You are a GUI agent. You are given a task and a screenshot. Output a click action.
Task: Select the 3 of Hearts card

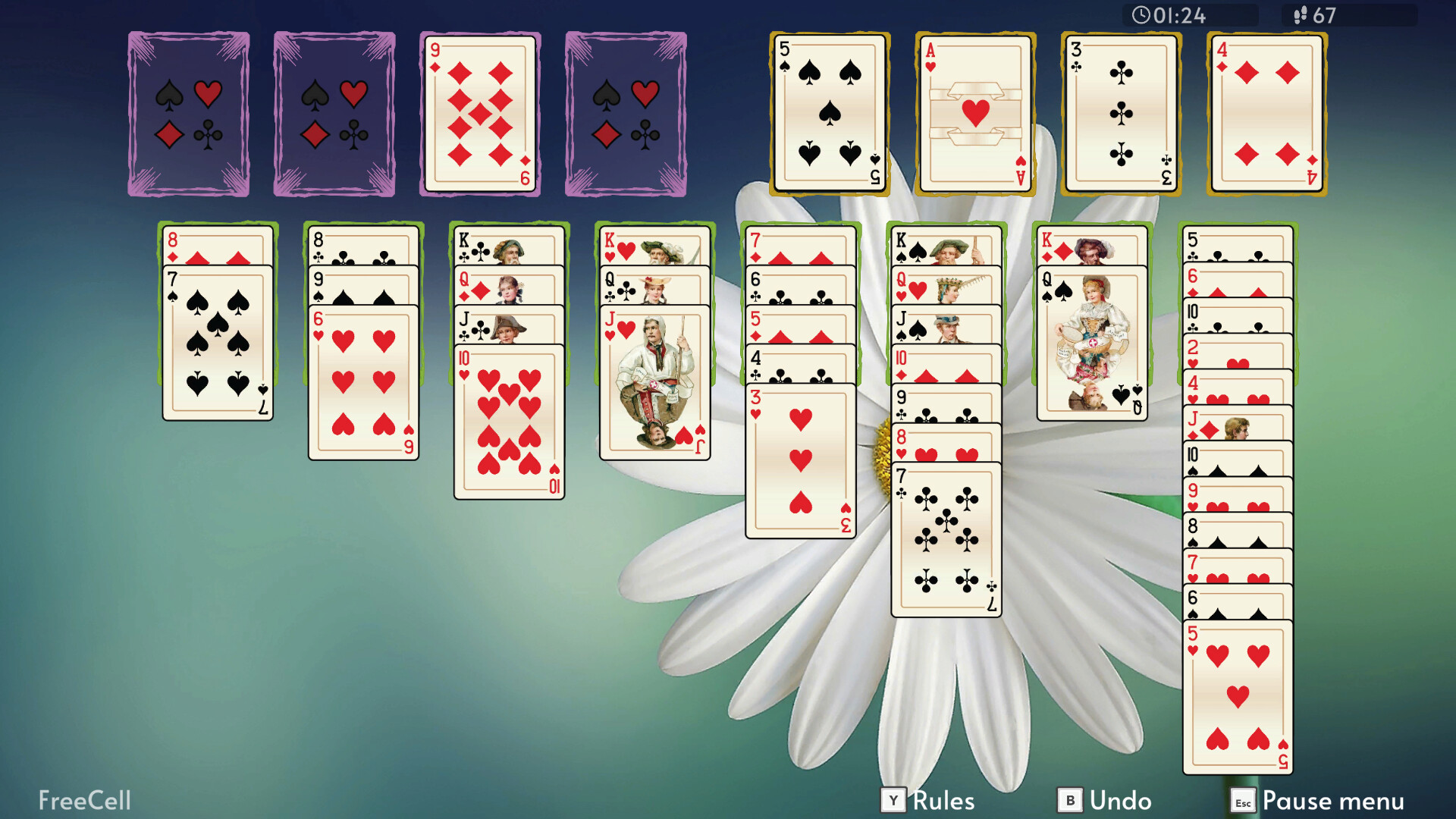800,463
